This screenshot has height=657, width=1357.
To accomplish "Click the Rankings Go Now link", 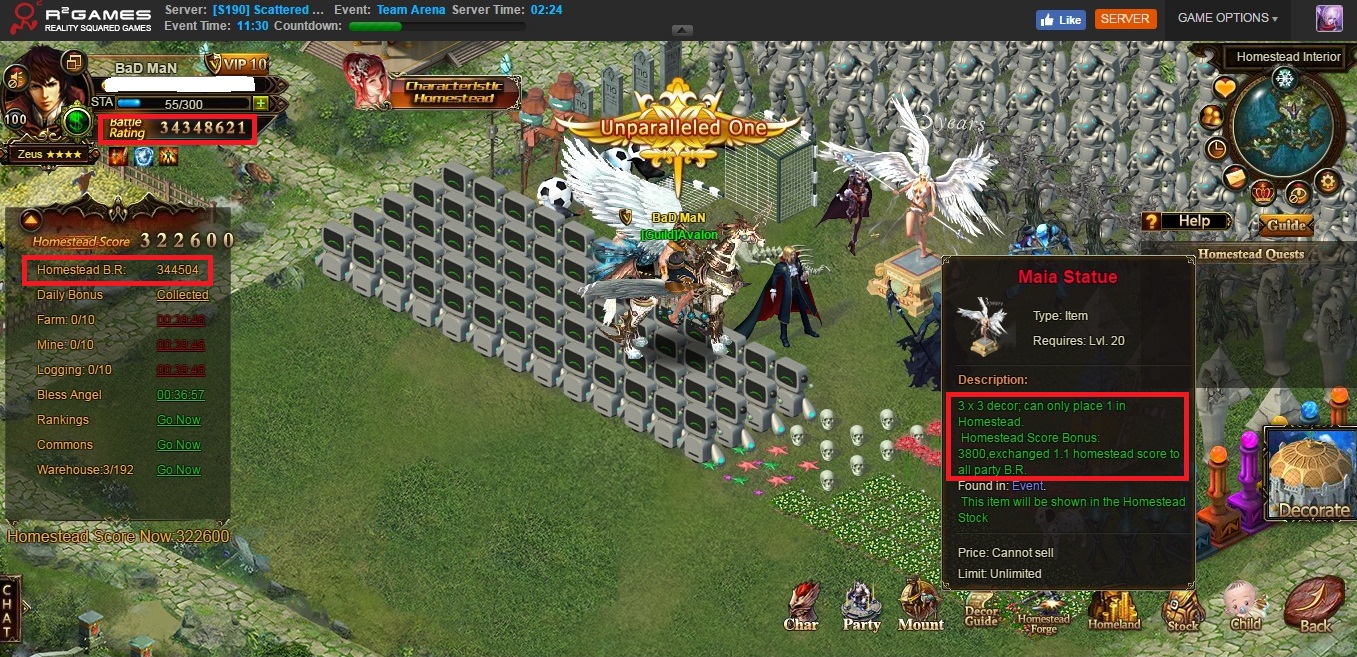I will click(179, 420).
